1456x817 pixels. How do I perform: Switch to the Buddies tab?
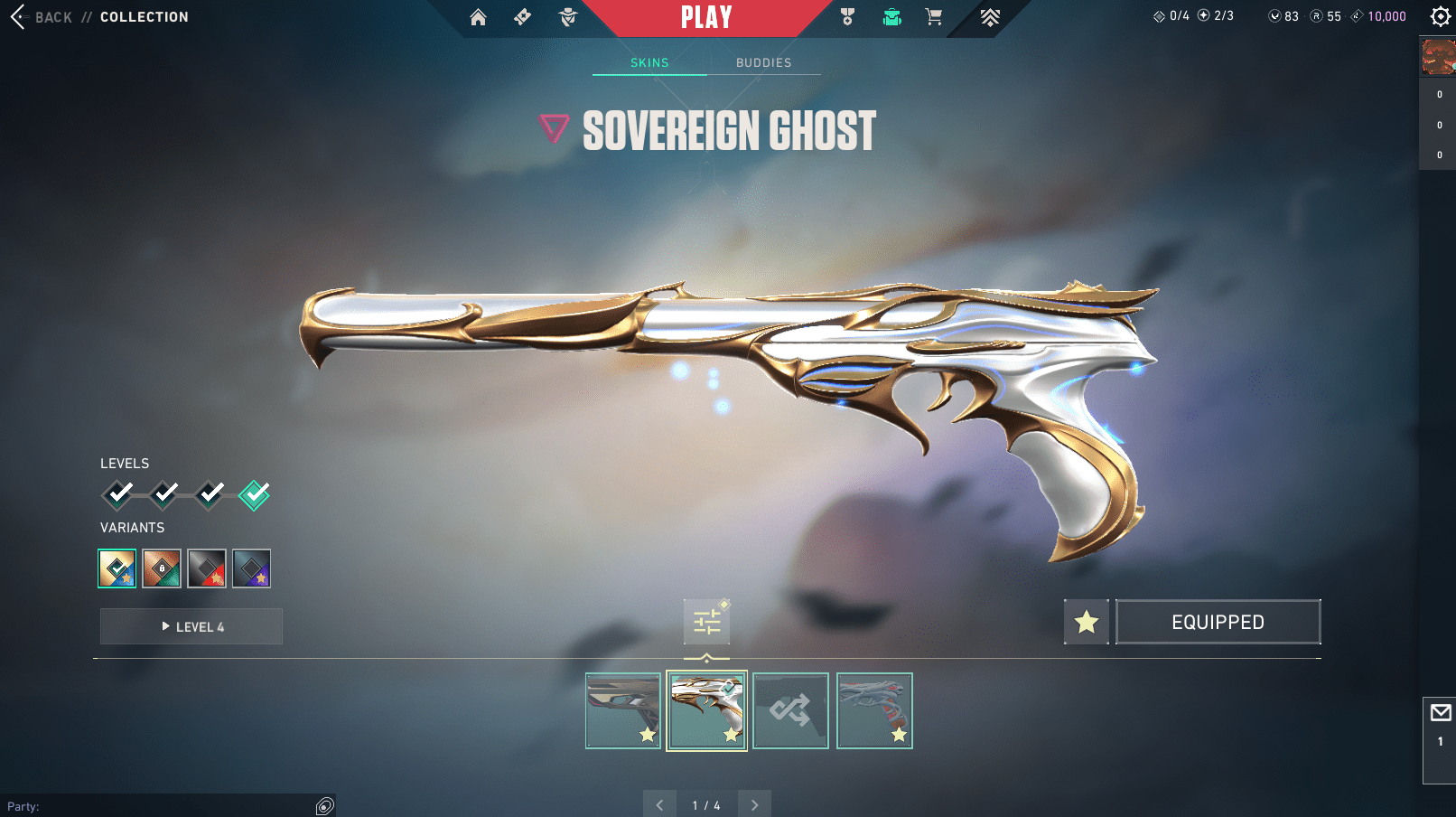(x=763, y=62)
